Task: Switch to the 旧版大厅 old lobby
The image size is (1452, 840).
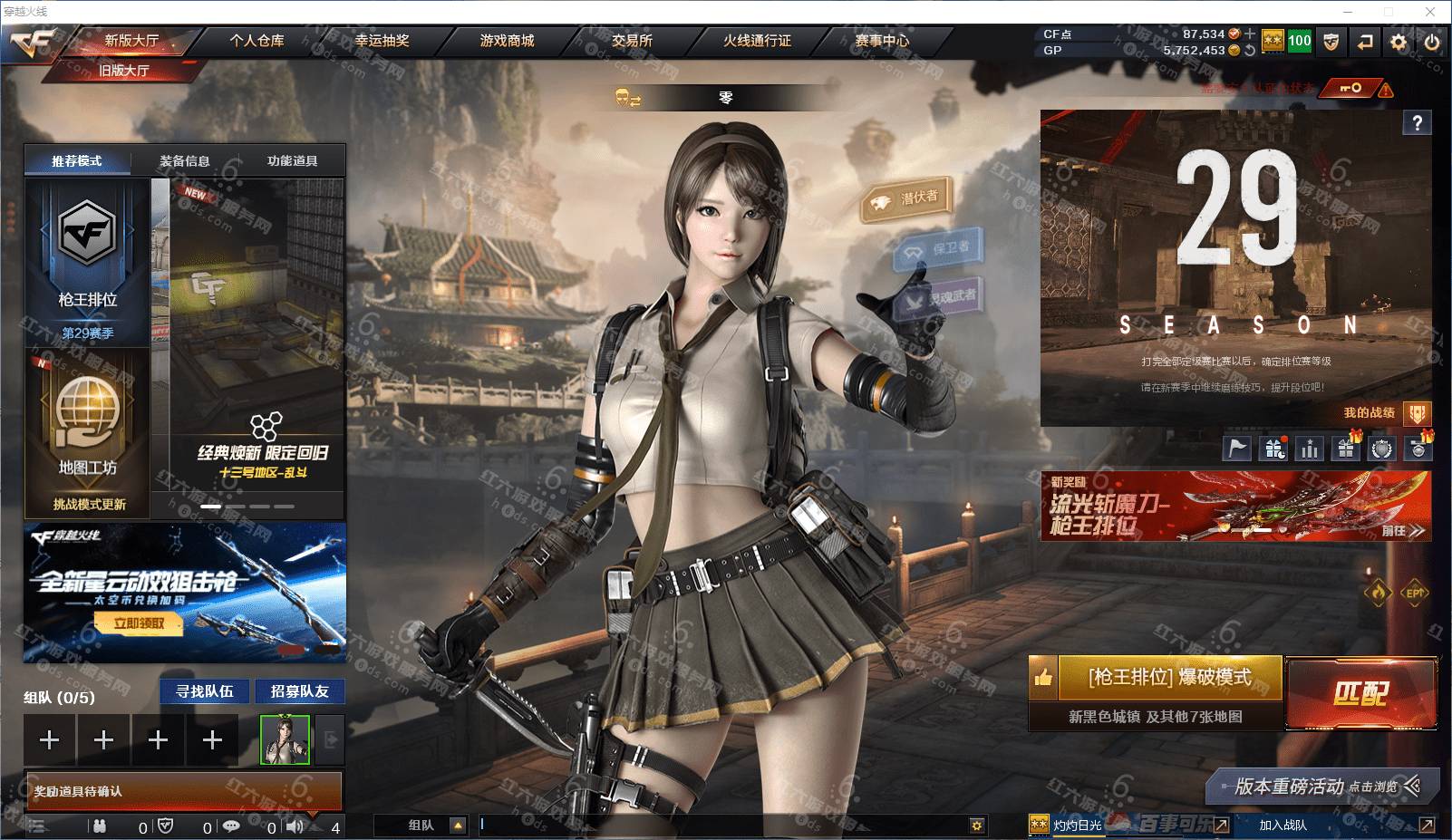Action: click(124, 70)
